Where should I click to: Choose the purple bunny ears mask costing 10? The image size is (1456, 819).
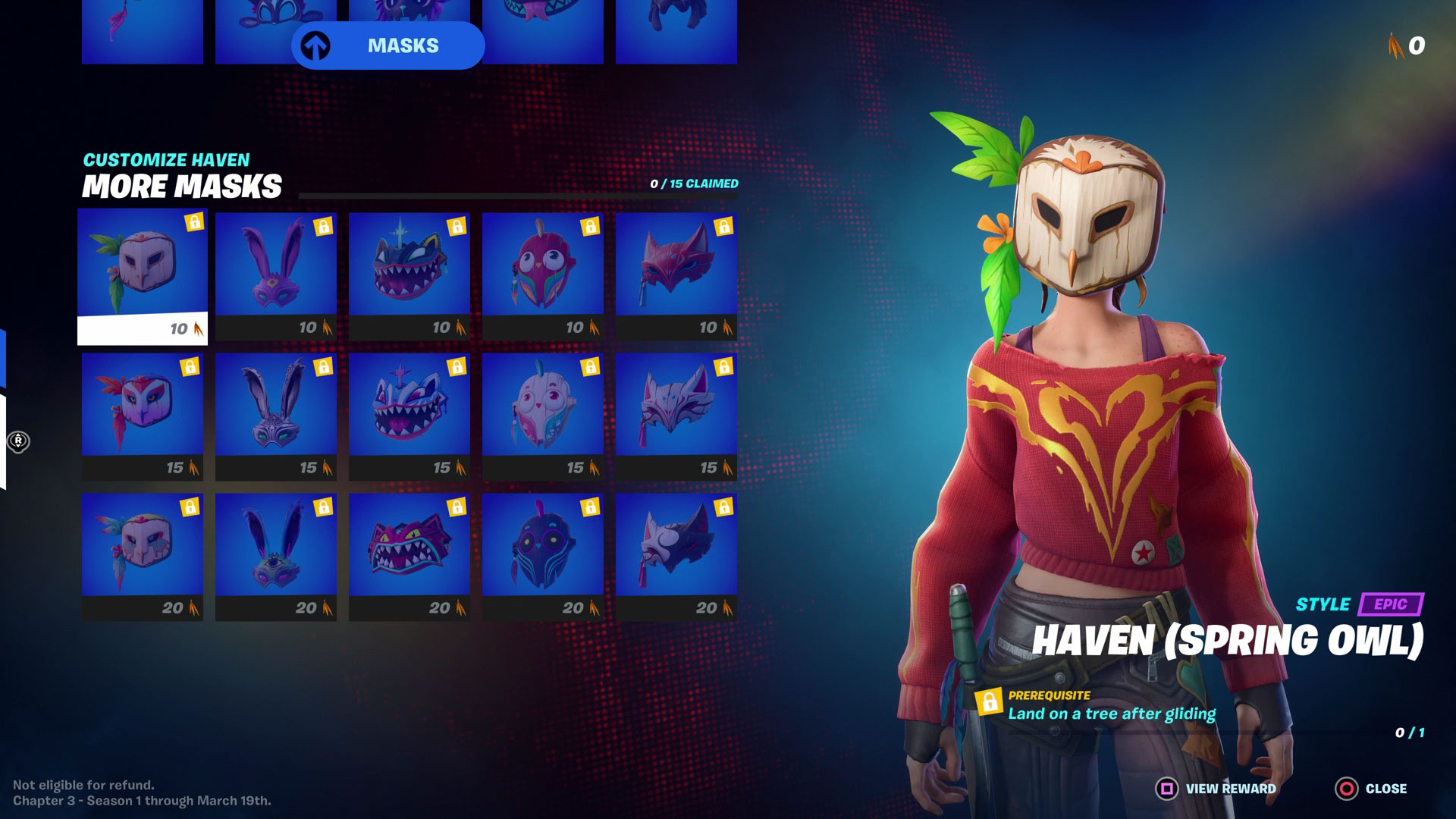click(x=276, y=273)
